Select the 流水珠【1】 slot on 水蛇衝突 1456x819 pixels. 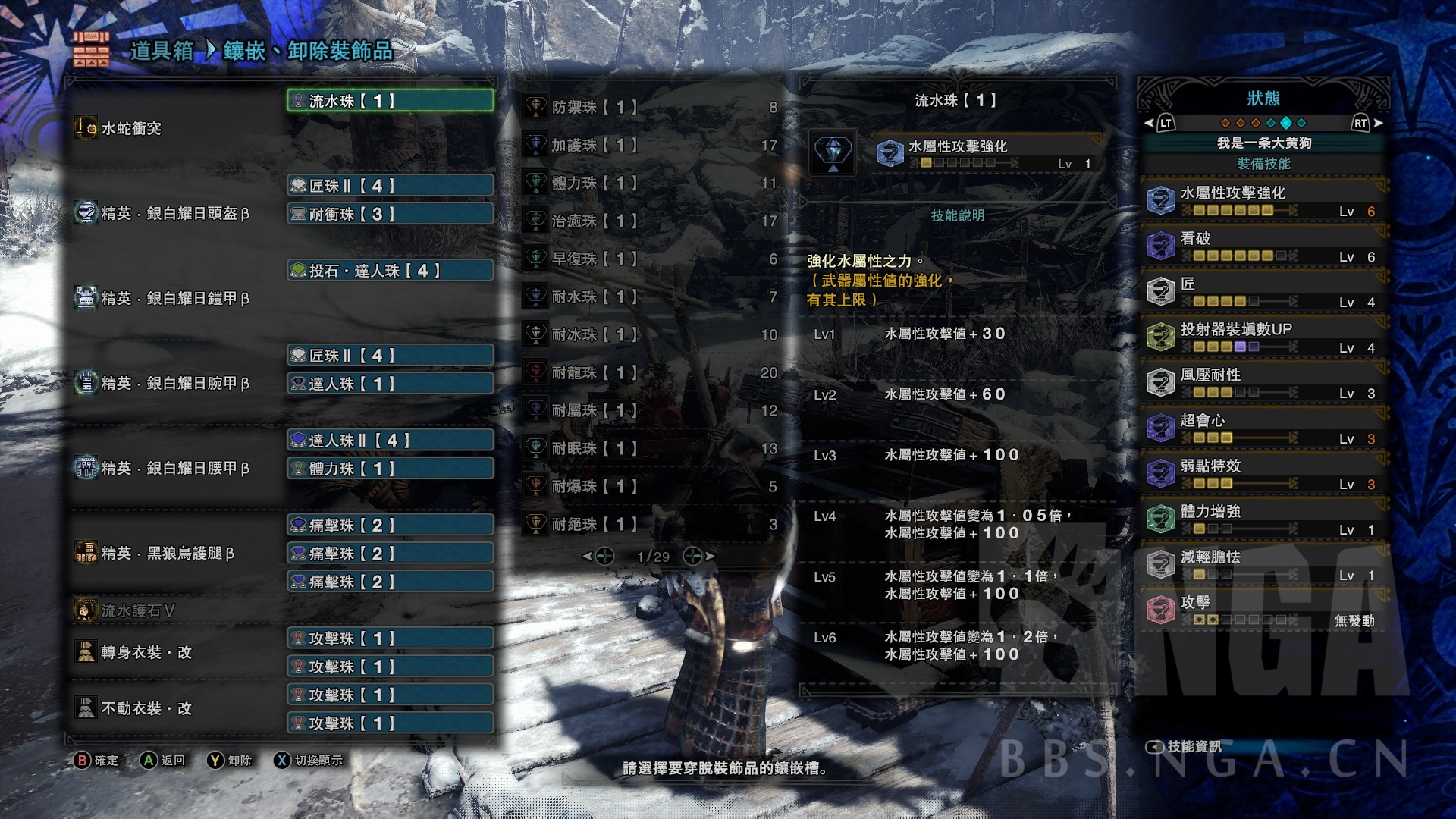point(390,101)
